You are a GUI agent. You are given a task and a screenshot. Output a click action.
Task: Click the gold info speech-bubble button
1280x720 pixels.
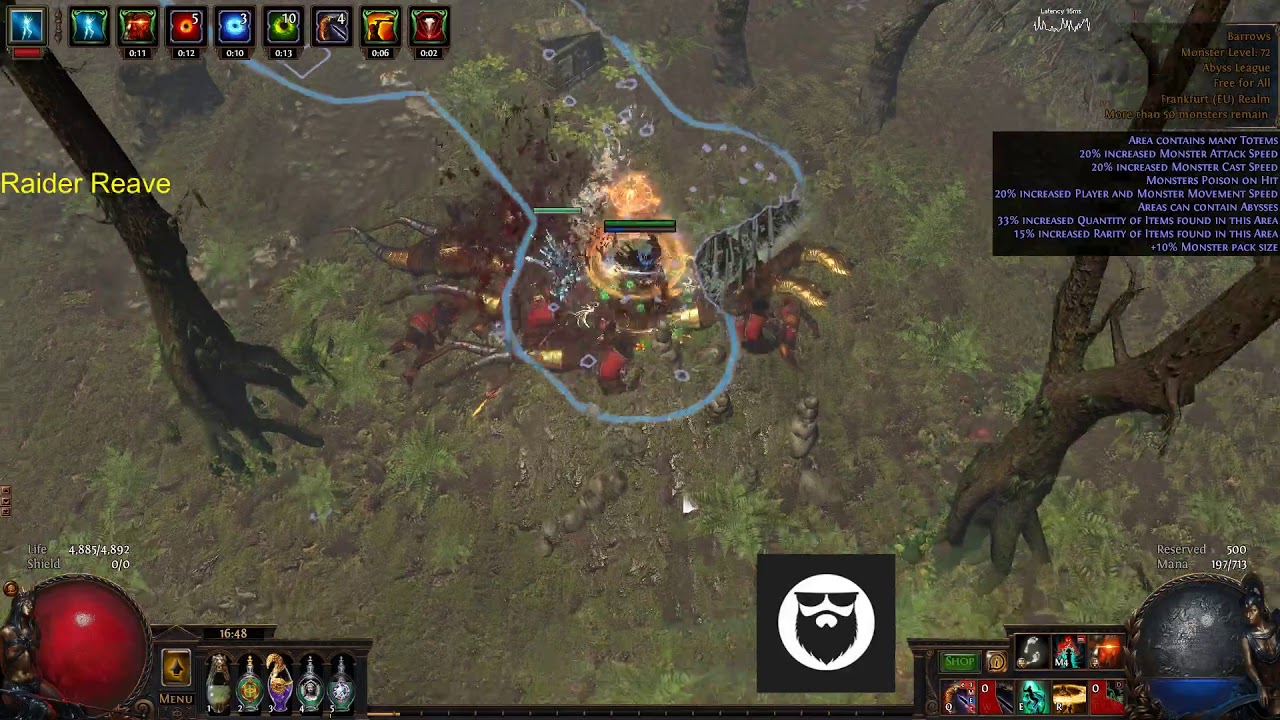coord(995,661)
